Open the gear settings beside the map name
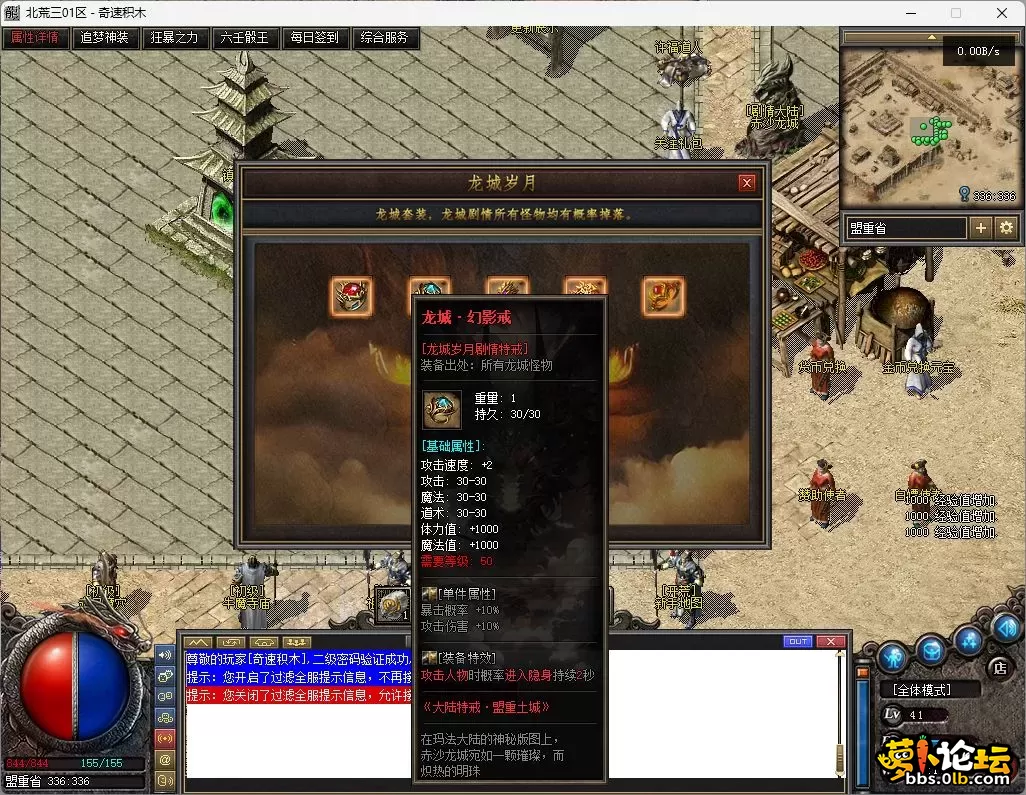The width and height of the screenshot is (1026, 795). click(1005, 228)
